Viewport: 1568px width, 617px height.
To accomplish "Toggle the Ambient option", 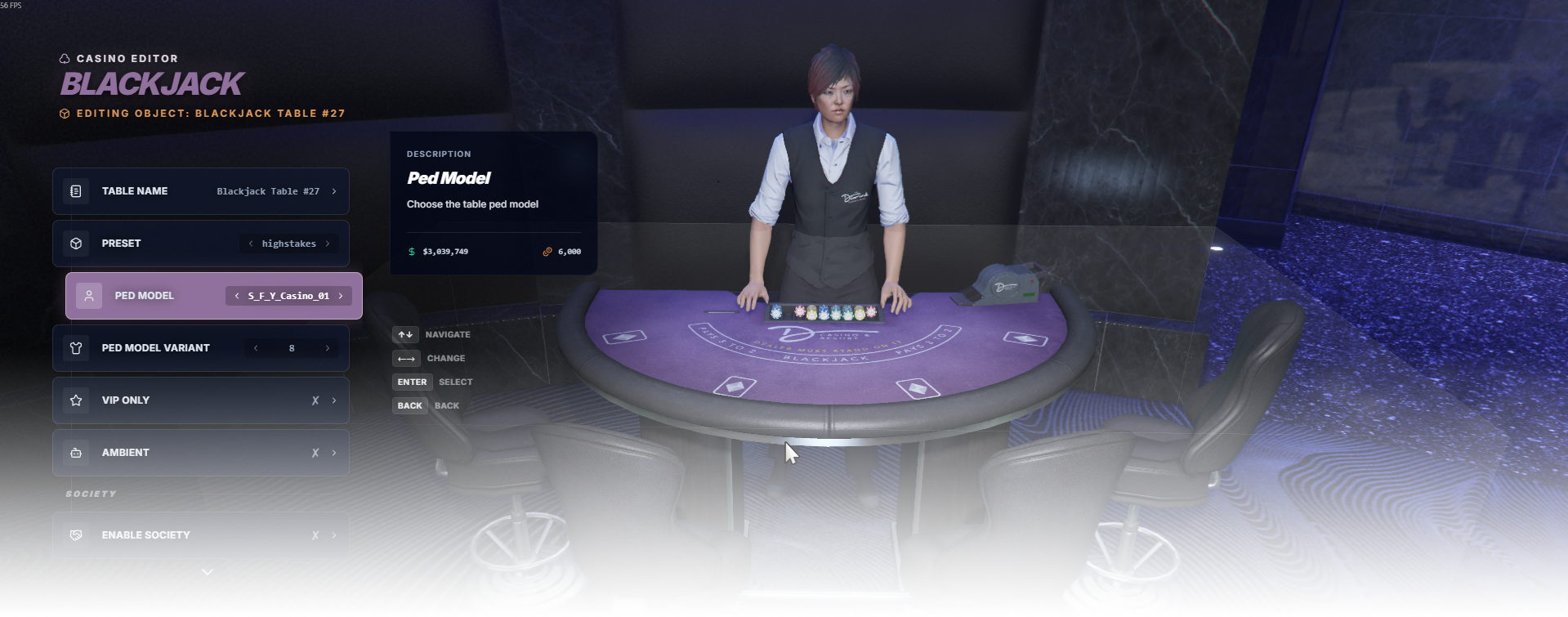I will 200,453.
